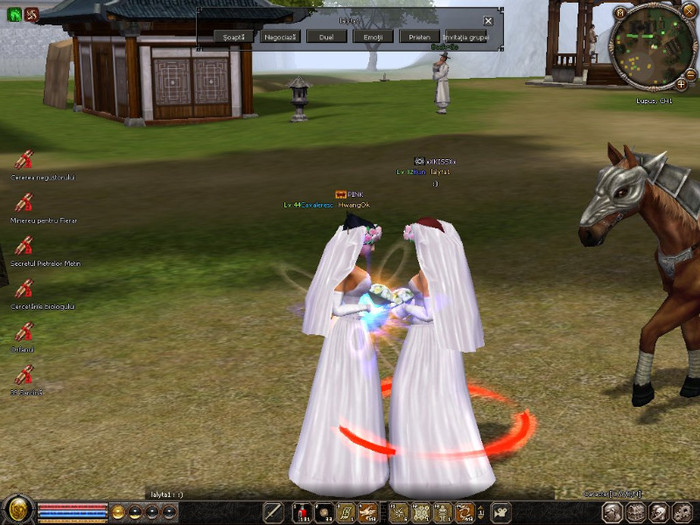
Task: Click the Șoaptă whisper button
Action: pos(232,36)
